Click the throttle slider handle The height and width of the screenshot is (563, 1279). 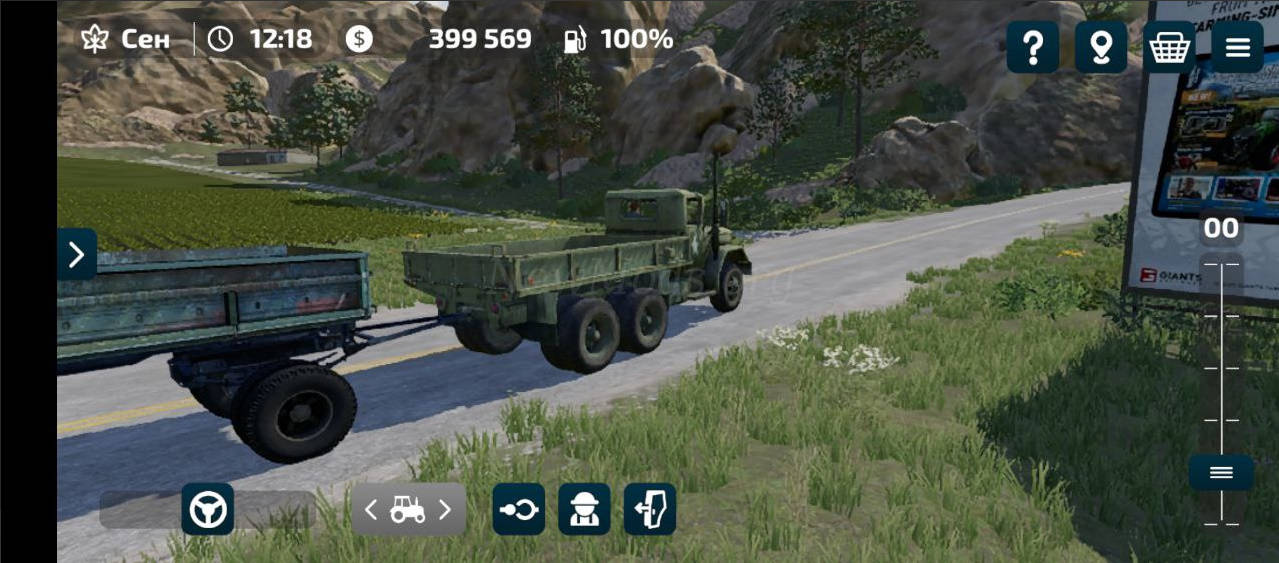(x=1221, y=473)
